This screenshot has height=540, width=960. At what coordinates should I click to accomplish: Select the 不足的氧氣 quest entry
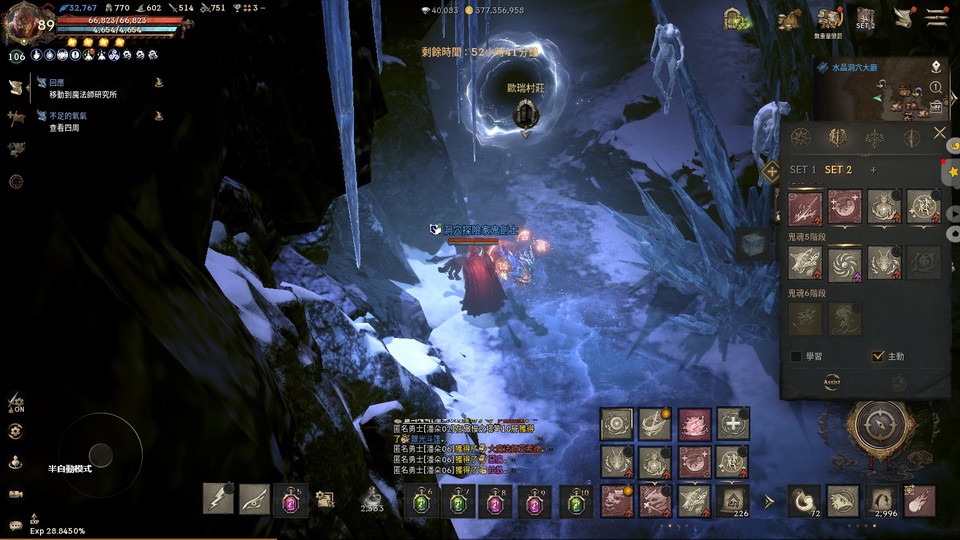(70, 116)
